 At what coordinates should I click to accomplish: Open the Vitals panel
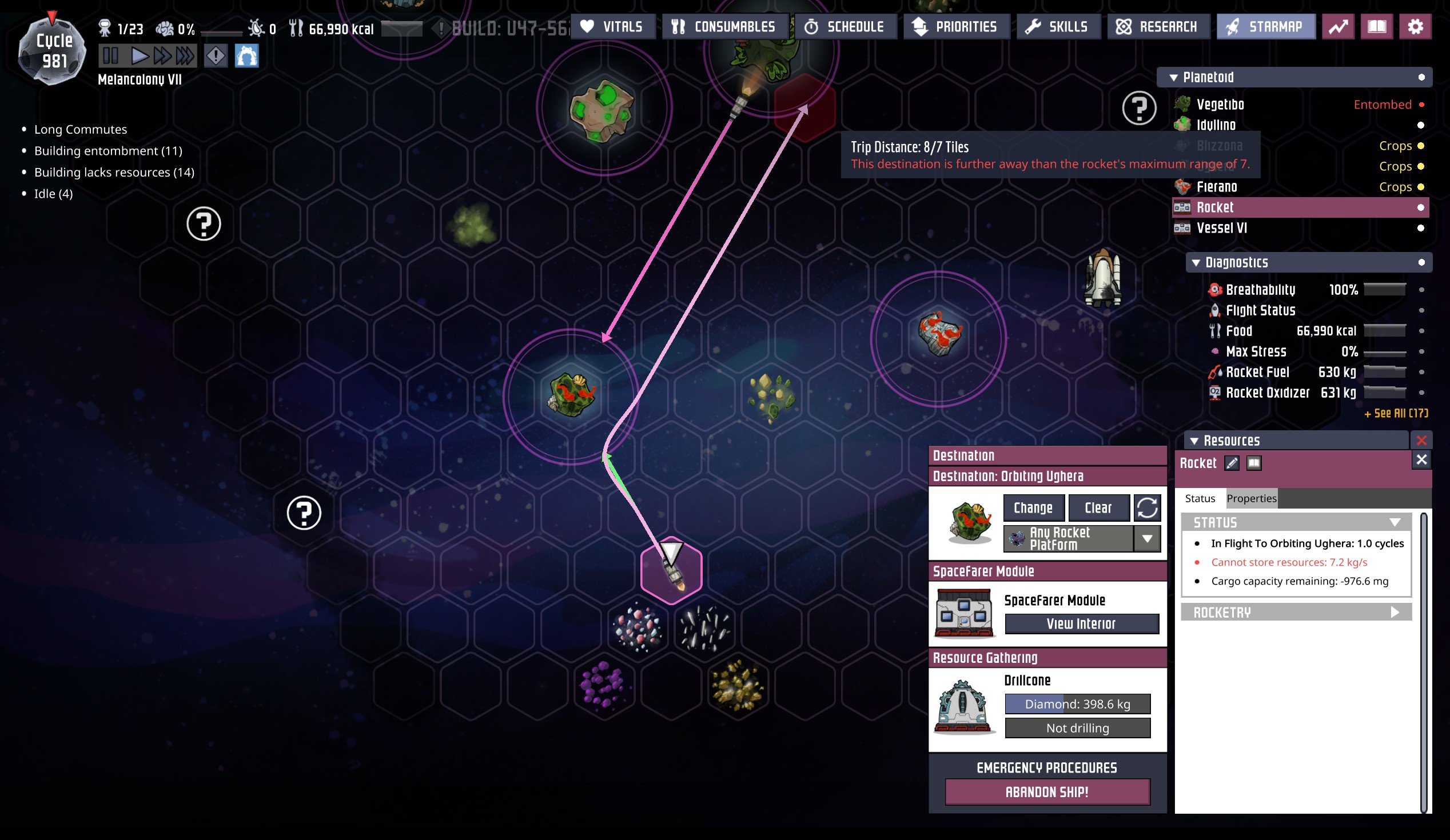click(x=612, y=26)
